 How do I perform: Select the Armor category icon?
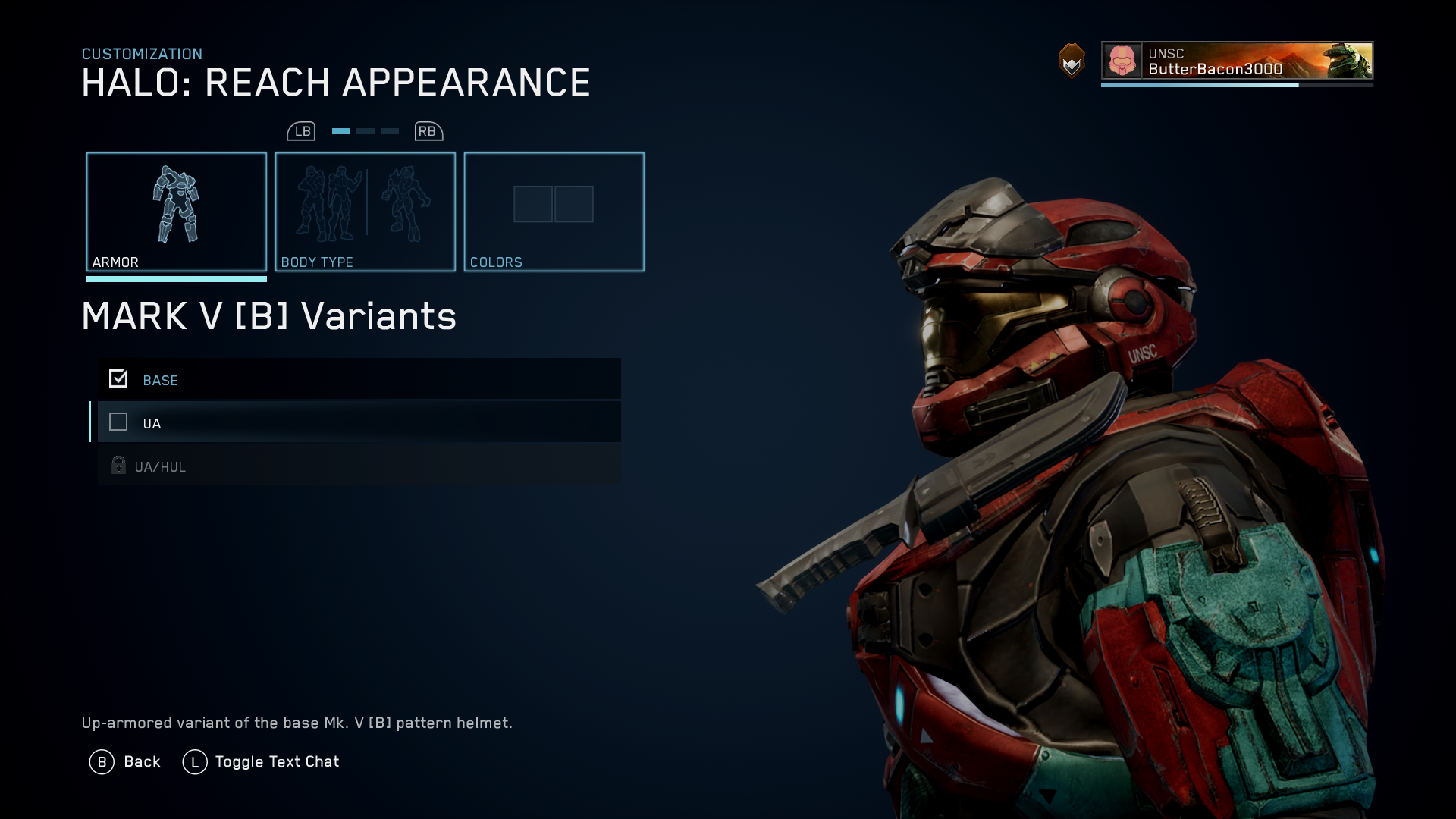point(177,205)
